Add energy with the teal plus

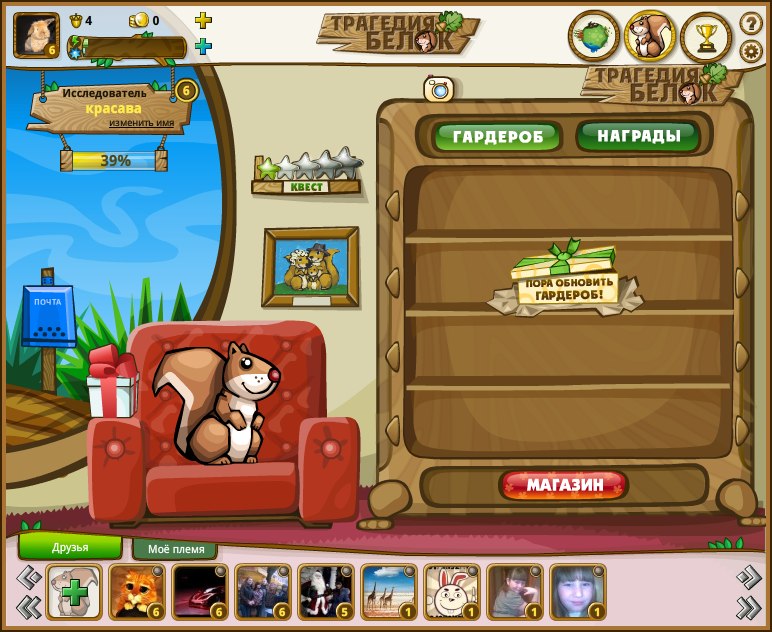tap(203, 46)
